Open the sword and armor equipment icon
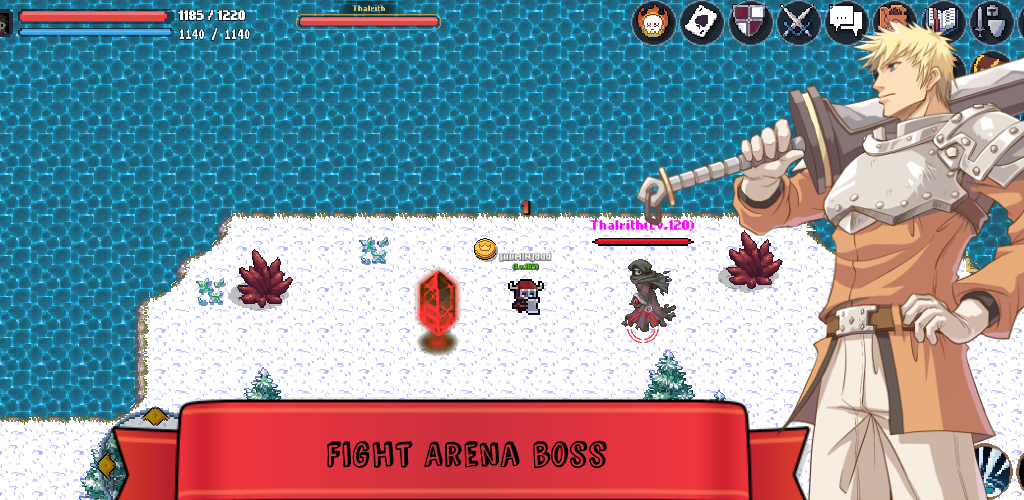This screenshot has width=1024, height=500. (x=990, y=21)
